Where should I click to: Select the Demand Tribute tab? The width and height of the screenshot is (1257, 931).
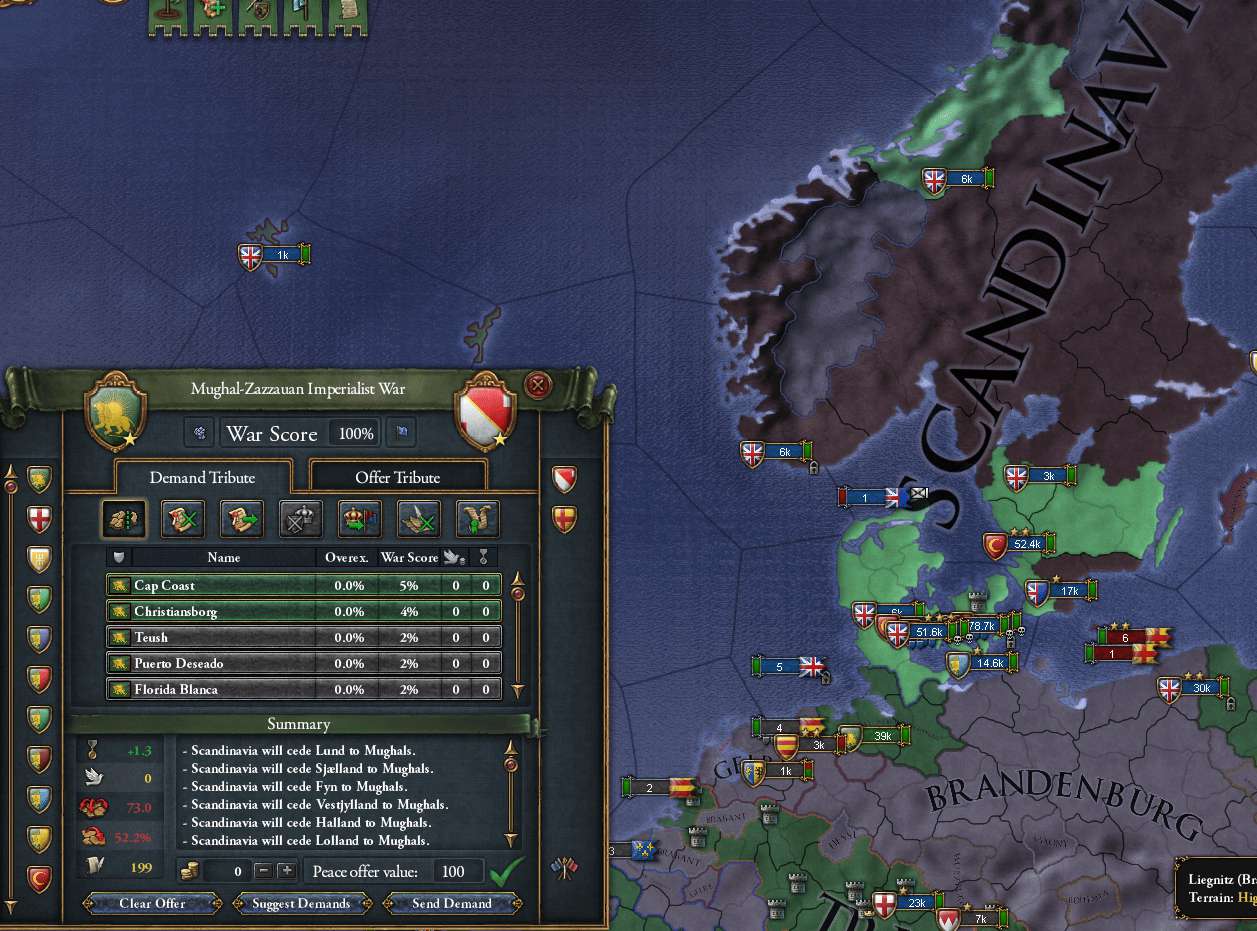click(x=202, y=477)
